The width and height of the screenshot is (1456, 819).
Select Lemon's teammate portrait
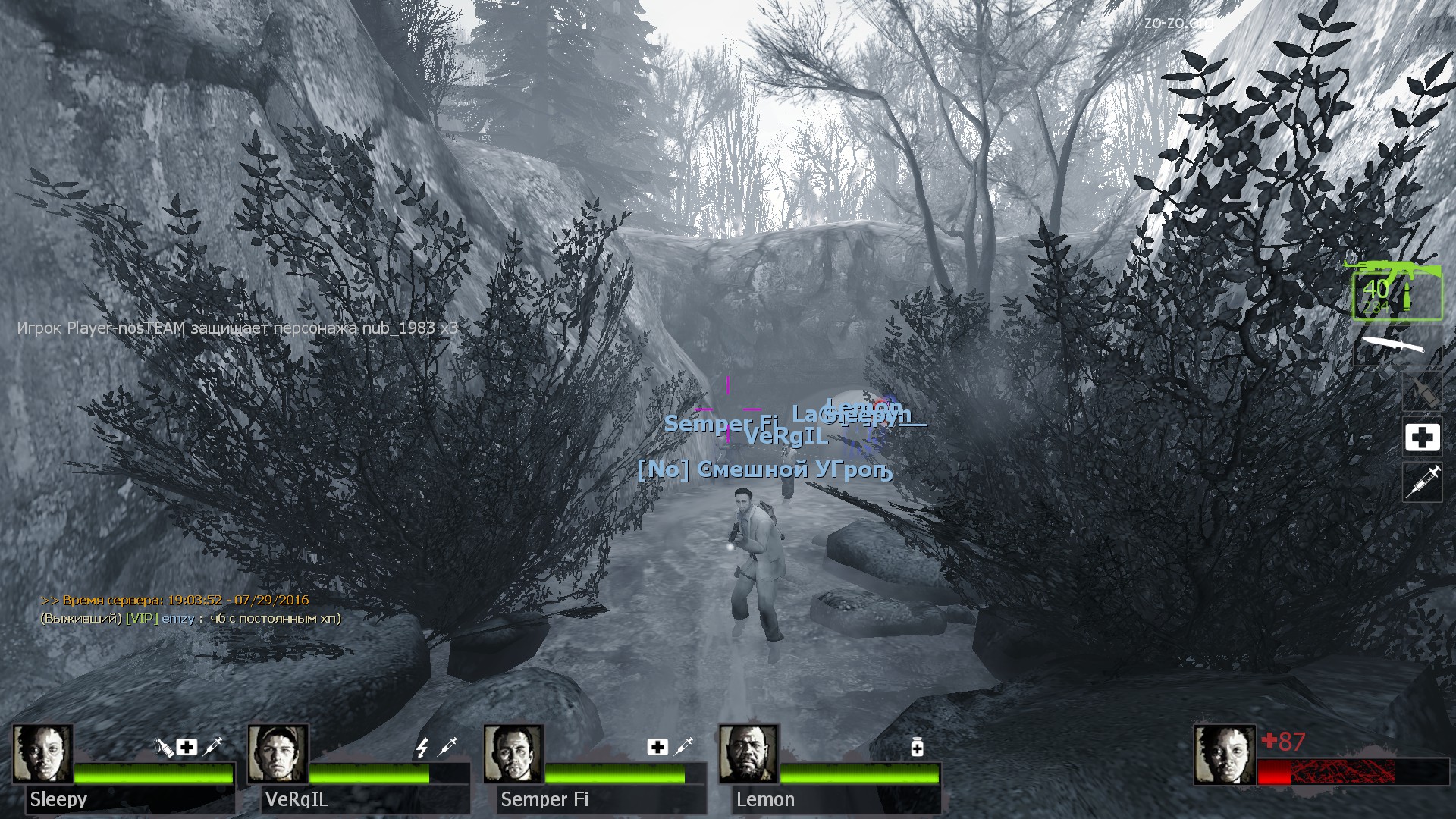pos(748,753)
